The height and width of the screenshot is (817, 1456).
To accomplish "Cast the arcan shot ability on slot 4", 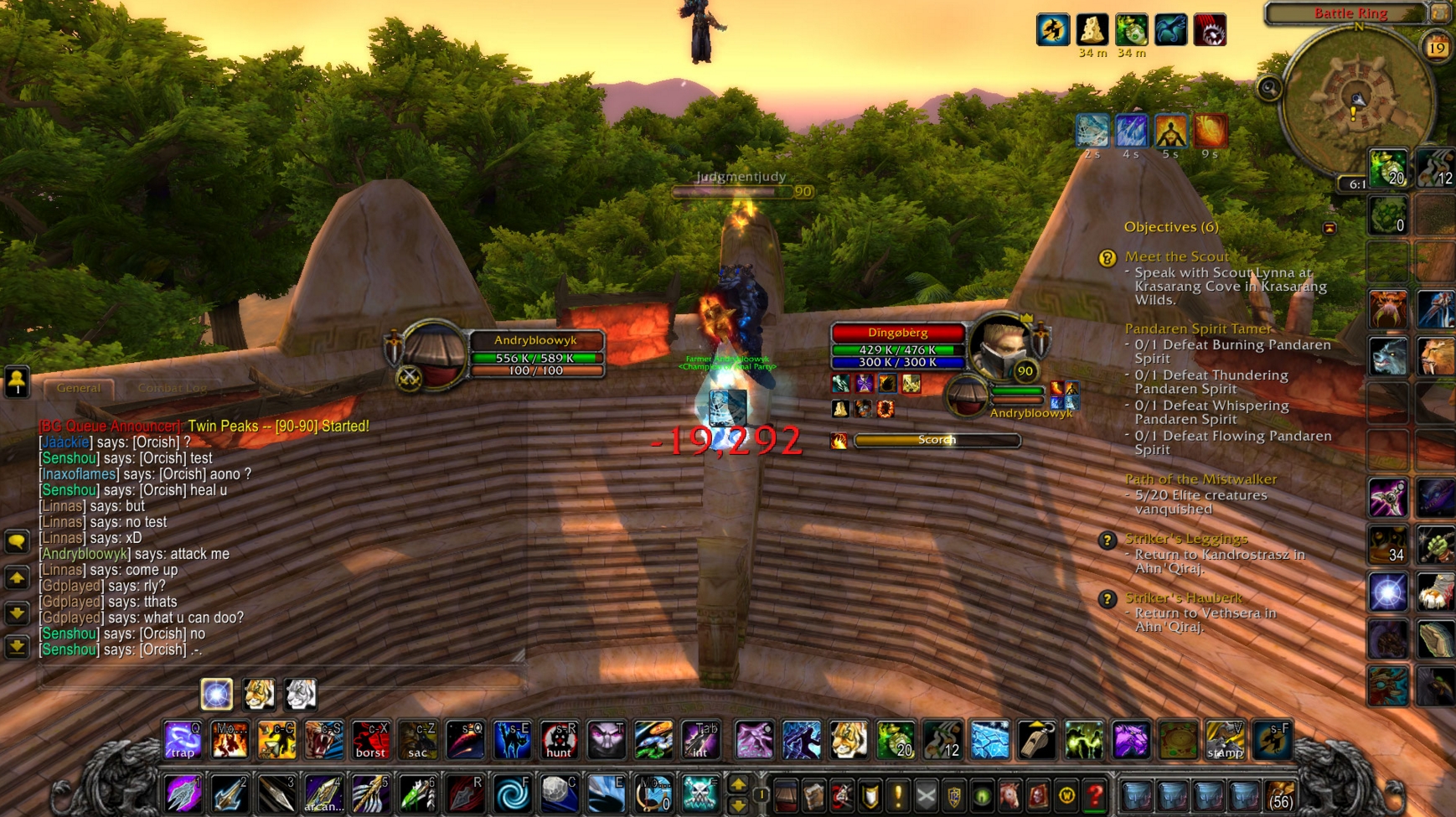I will 323,794.
